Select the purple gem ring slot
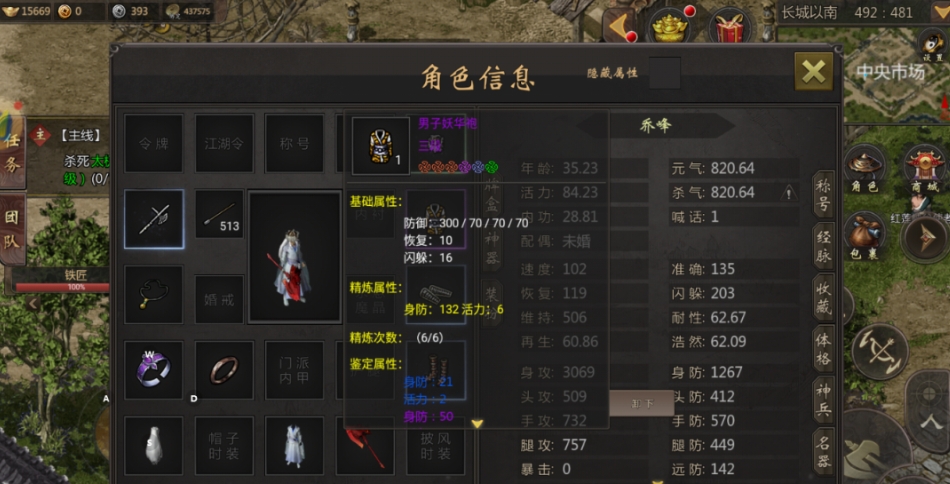 tap(154, 369)
